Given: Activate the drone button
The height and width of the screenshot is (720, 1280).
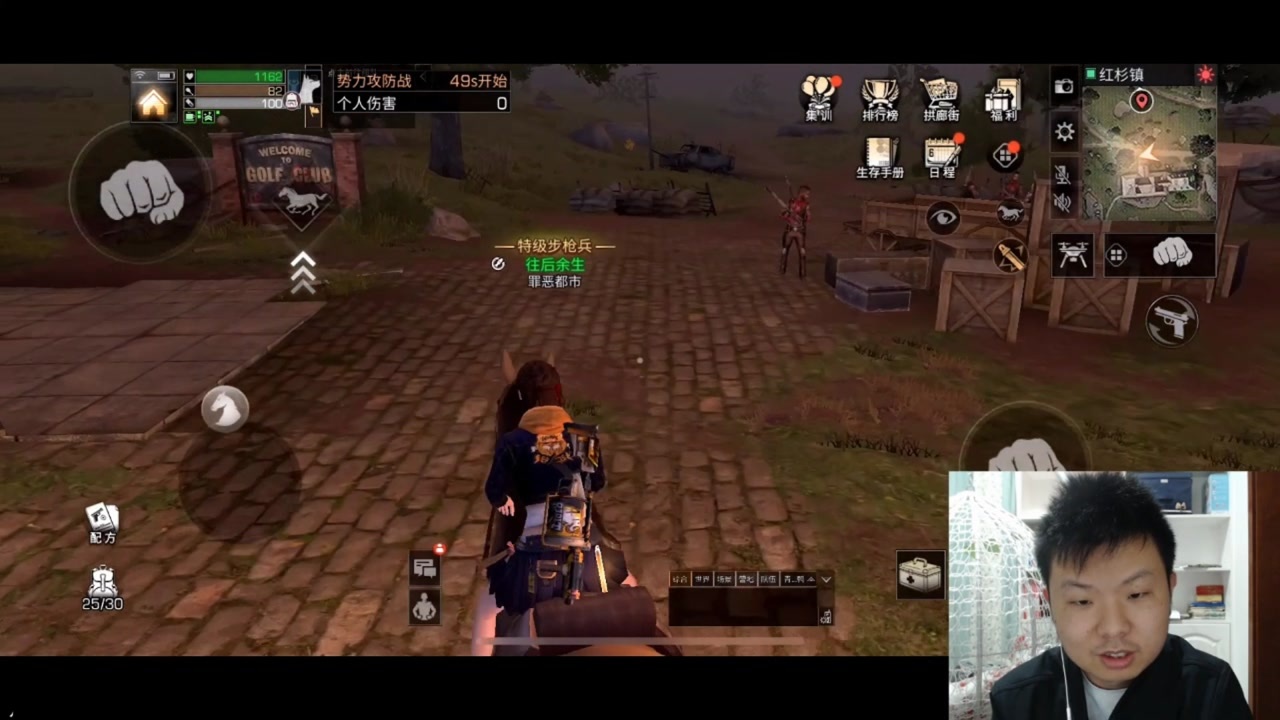Looking at the screenshot, I should coord(1072,255).
